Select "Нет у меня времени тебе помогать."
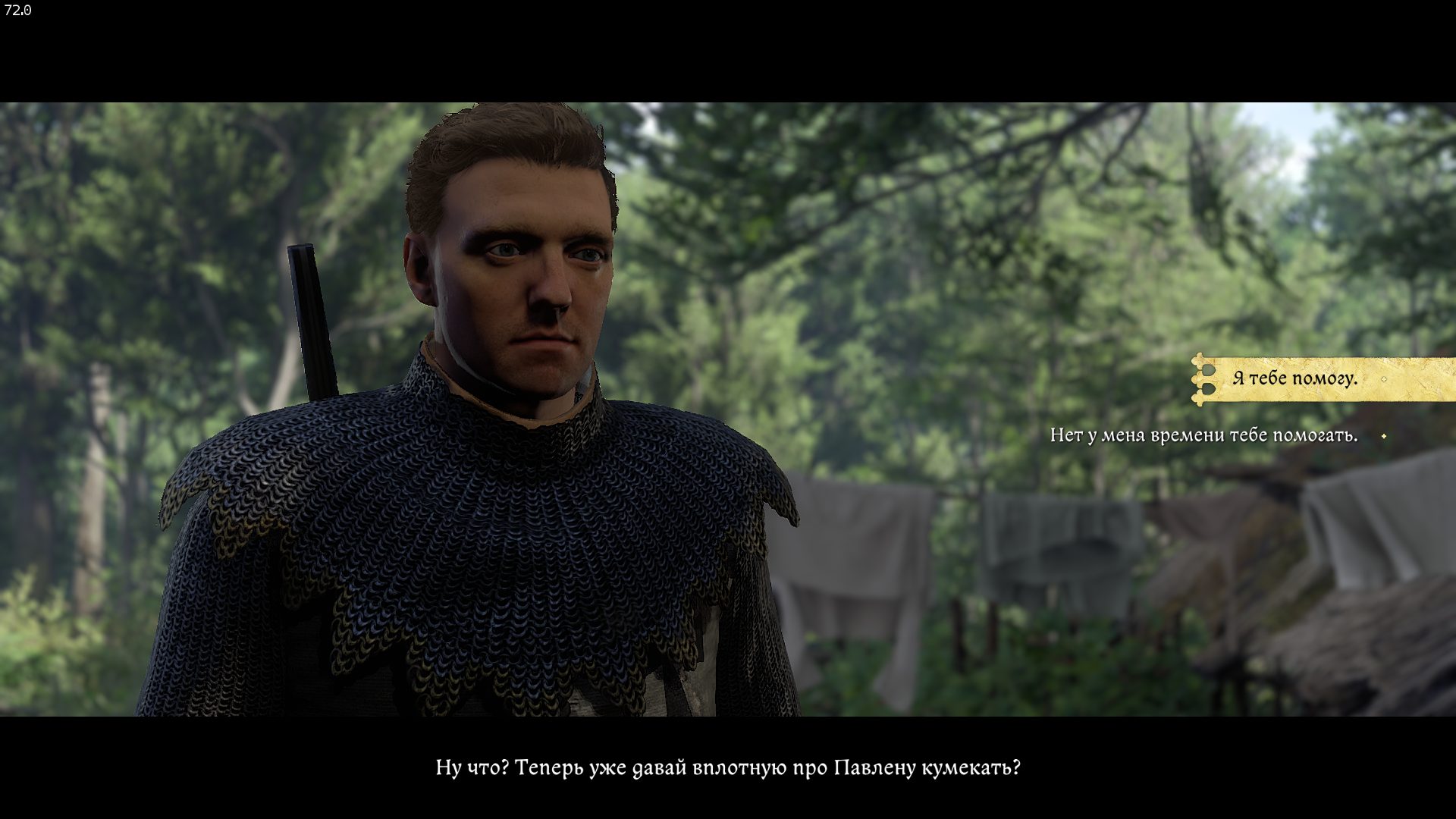Screen dimensions: 1456x819 (x=1203, y=436)
